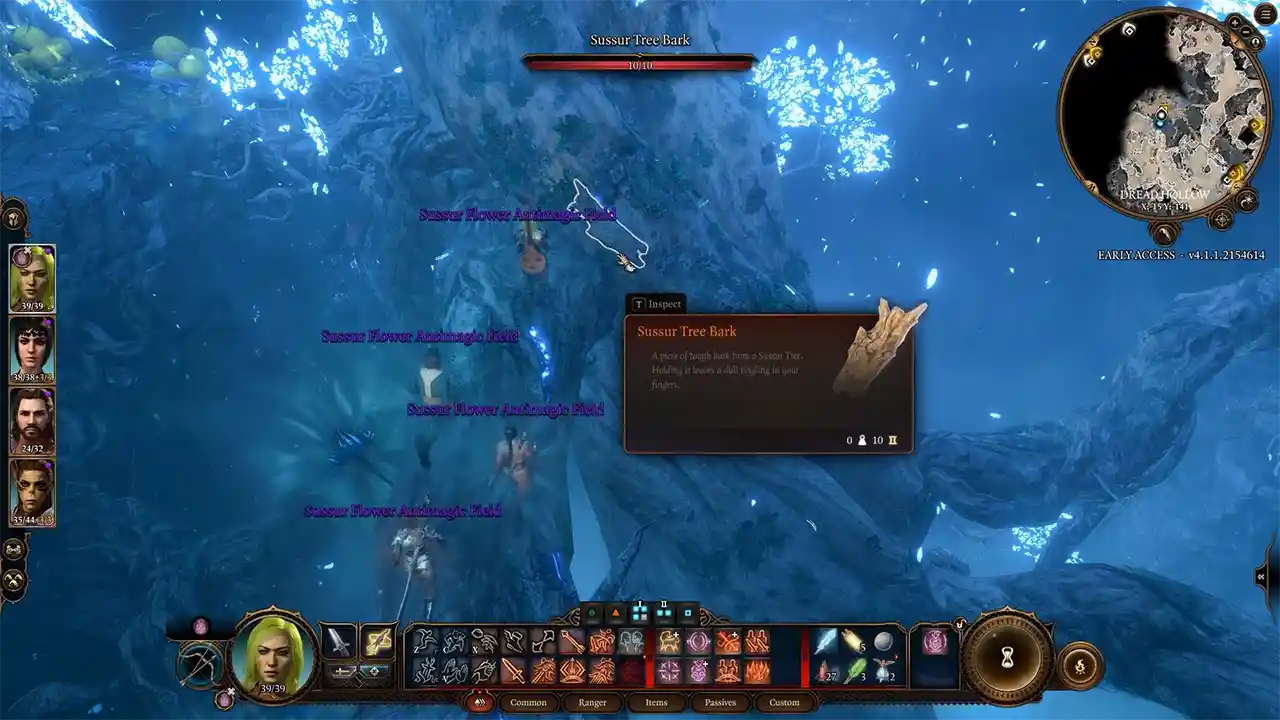Switch to the Ranger hotbar tab
This screenshot has height=720, width=1280.
(592, 702)
